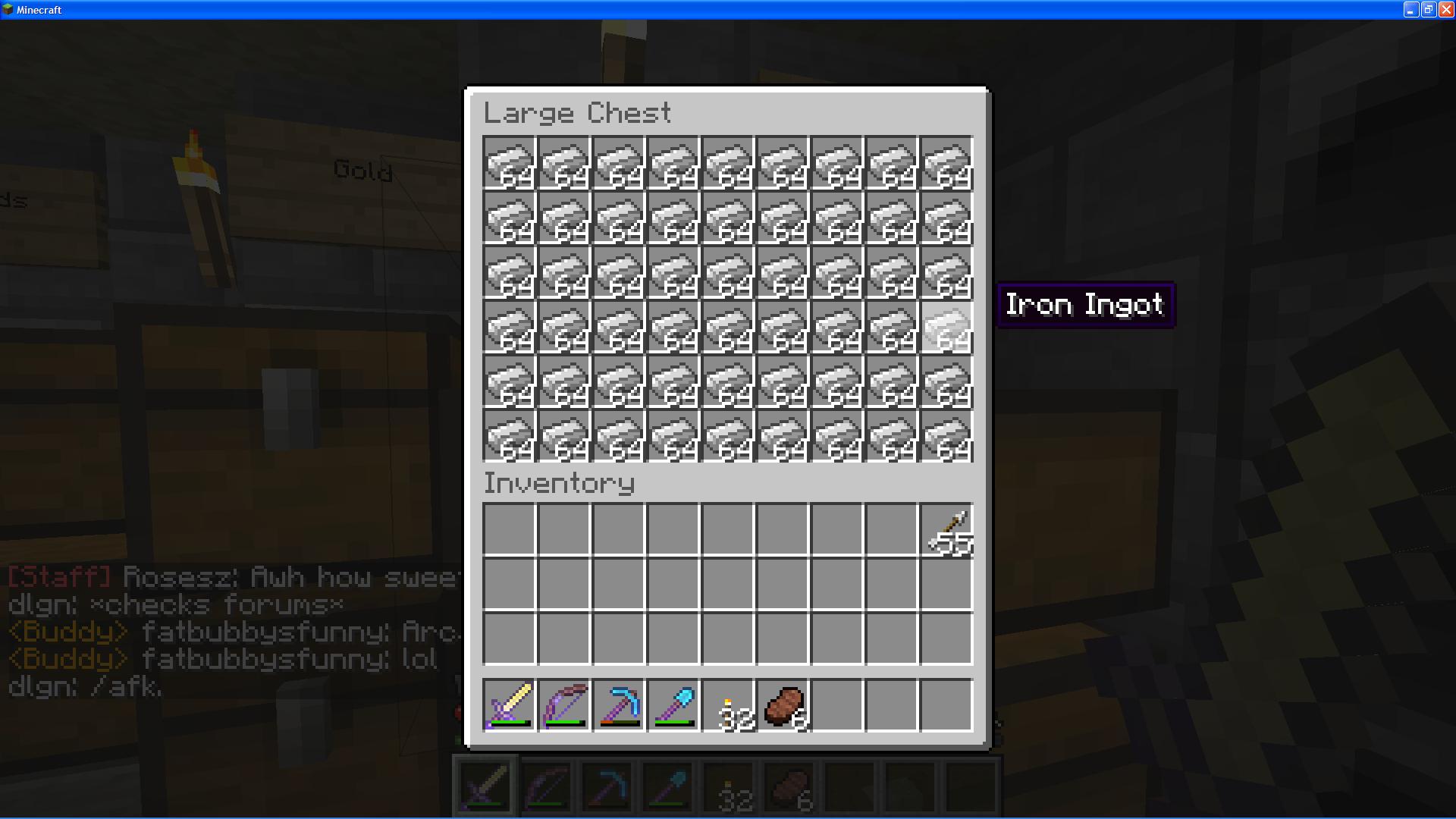The image size is (1456, 819).
Task: Select the iron ingot stack in the bottom-right chest slot
Action: pyautogui.click(x=947, y=436)
